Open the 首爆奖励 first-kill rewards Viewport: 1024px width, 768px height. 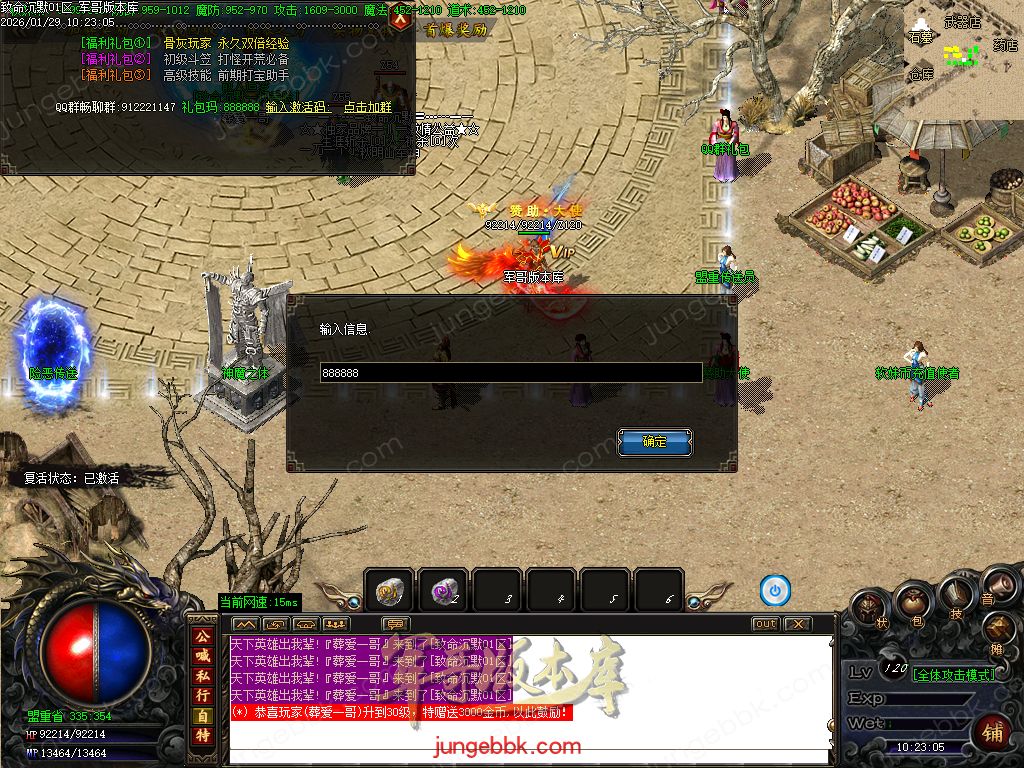(456, 30)
